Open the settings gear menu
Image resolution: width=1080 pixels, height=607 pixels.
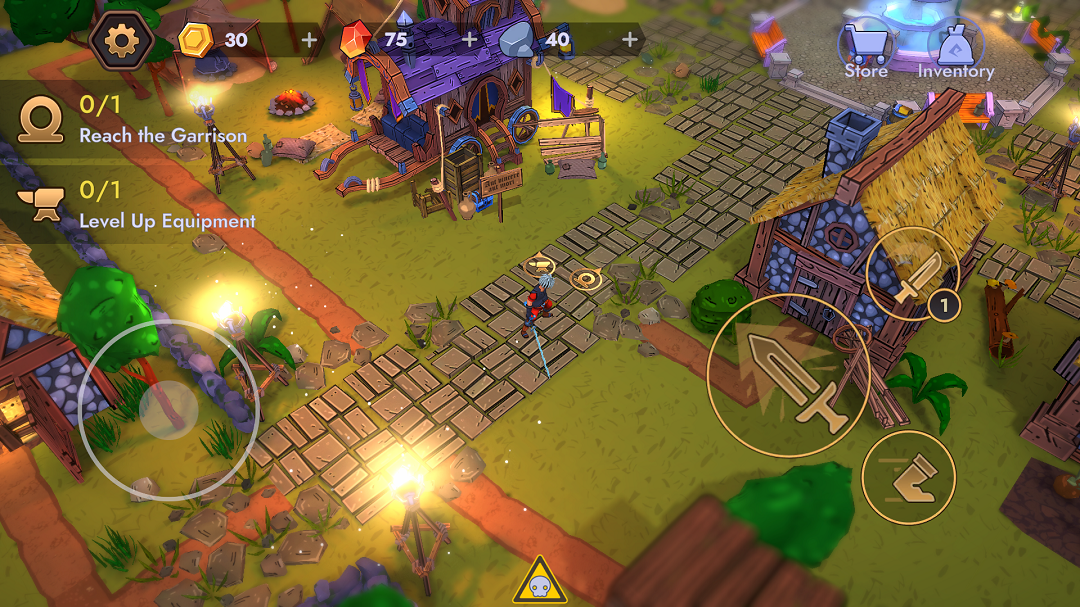(121, 41)
